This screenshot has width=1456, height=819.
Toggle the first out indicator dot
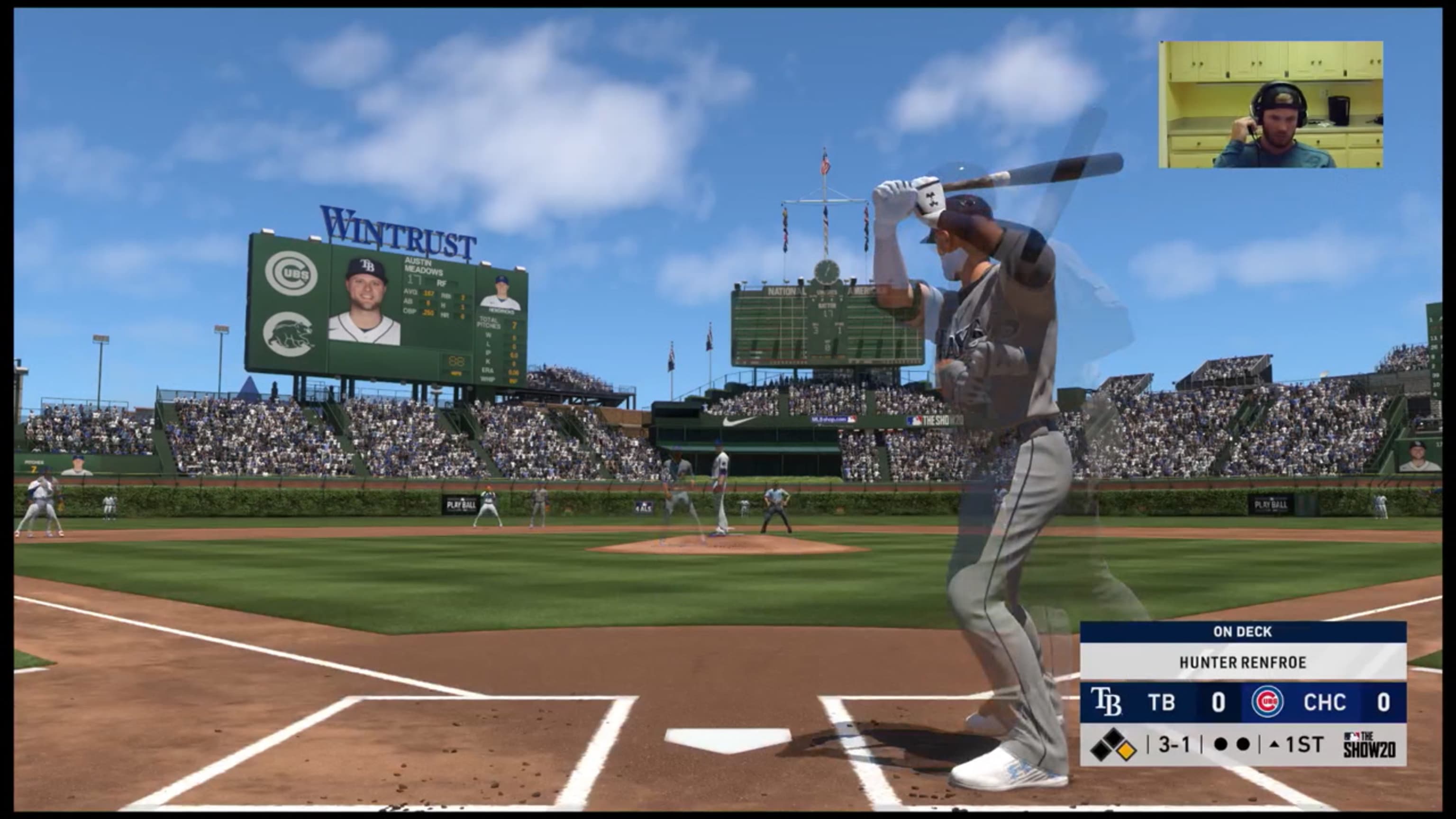coord(1221,746)
